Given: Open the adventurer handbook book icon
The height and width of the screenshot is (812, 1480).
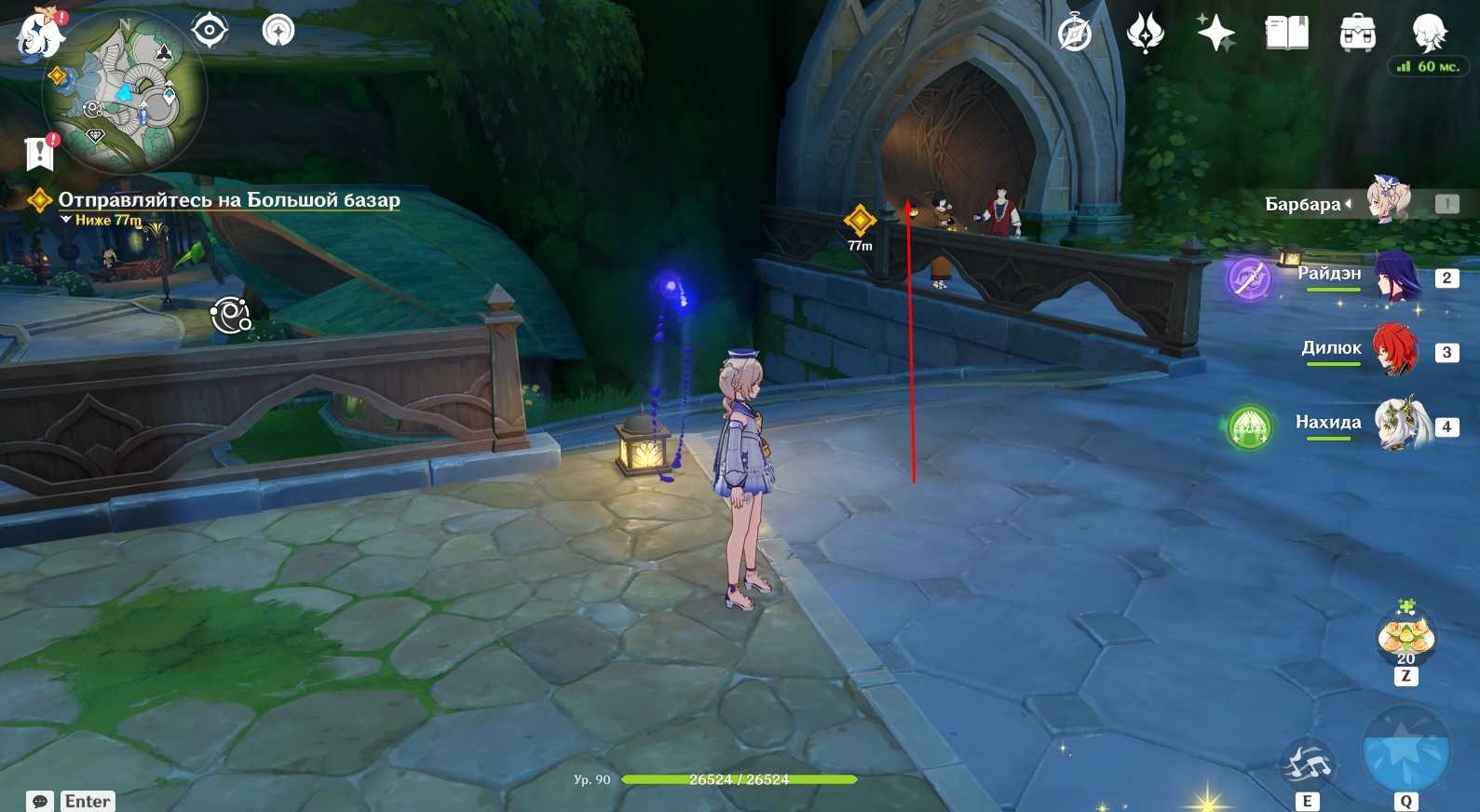Looking at the screenshot, I should tap(1286, 34).
